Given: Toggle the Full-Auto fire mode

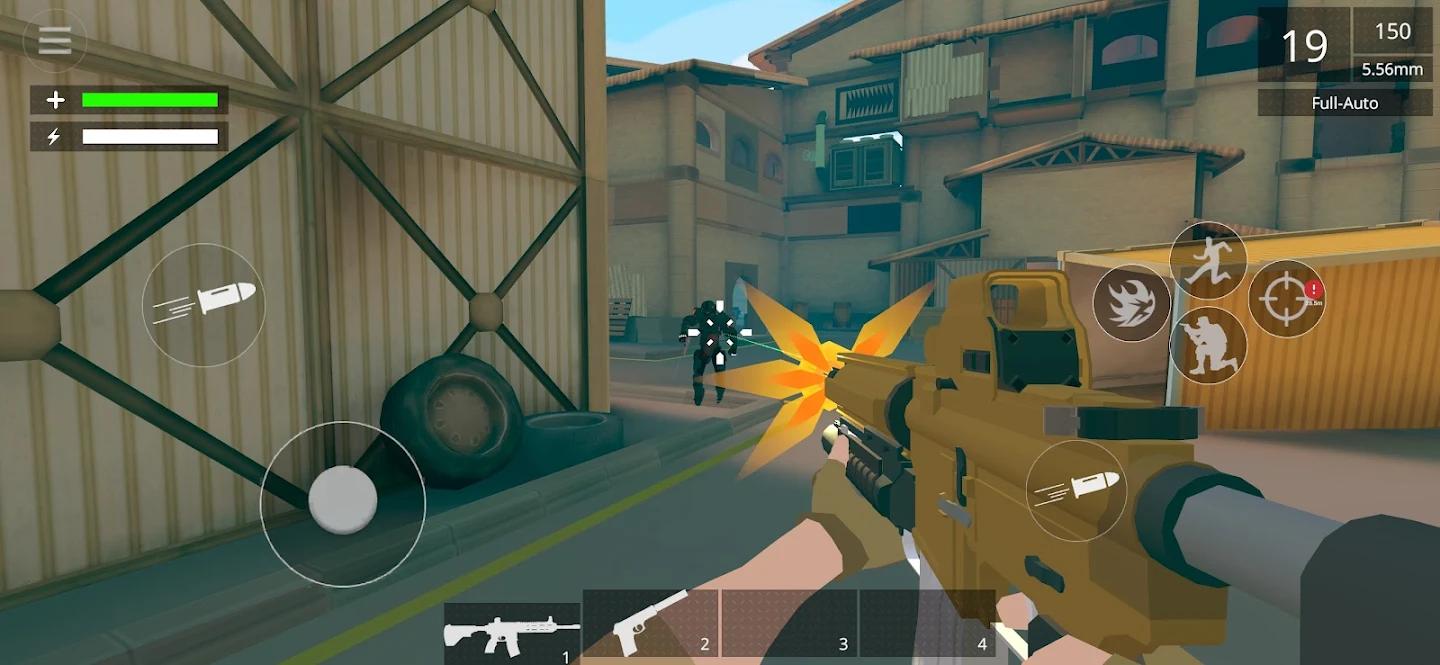Looking at the screenshot, I should [x=1344, y=103].
